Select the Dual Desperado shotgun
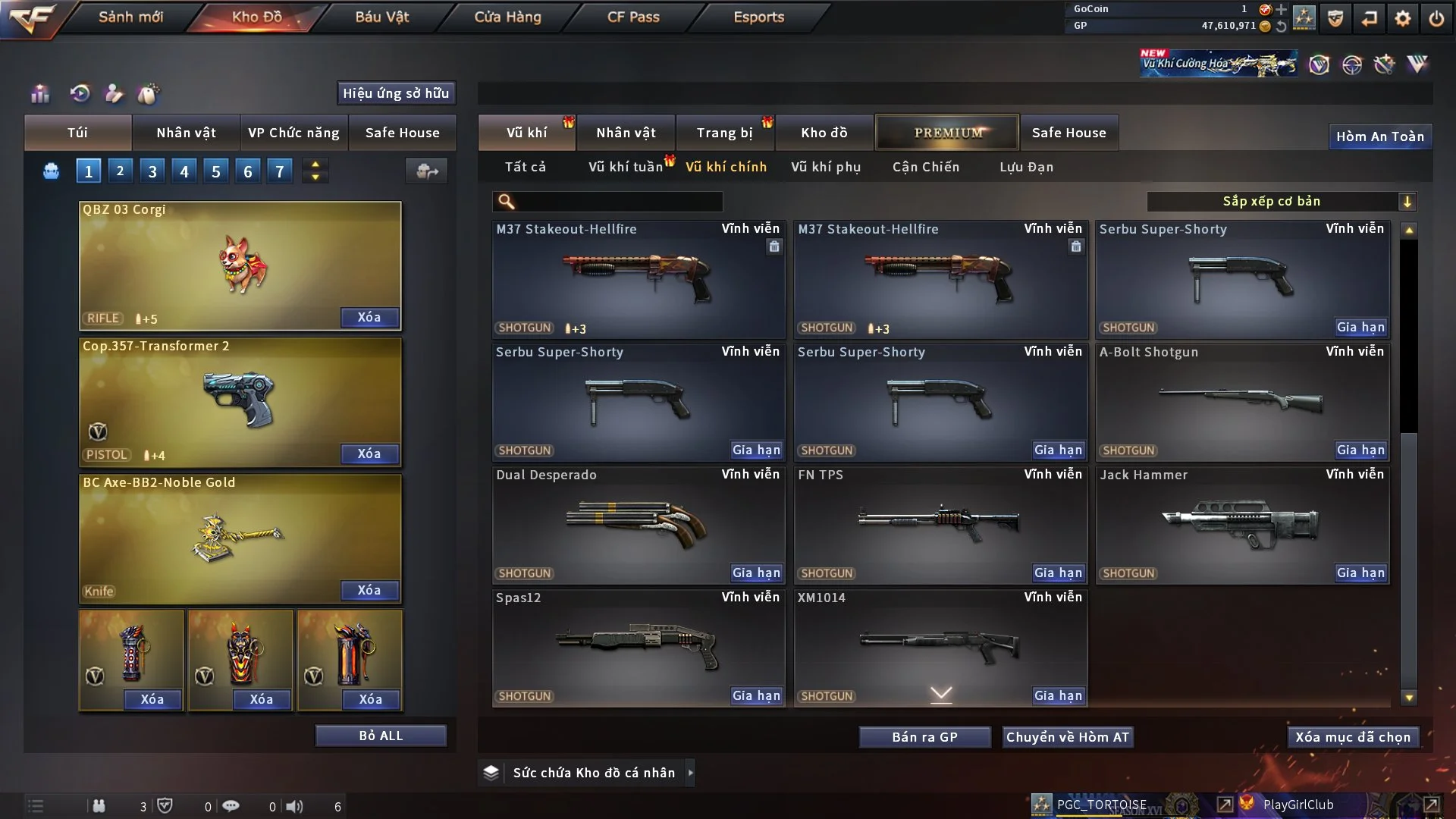Screen dimensions: 1456x819 (639, 523)
